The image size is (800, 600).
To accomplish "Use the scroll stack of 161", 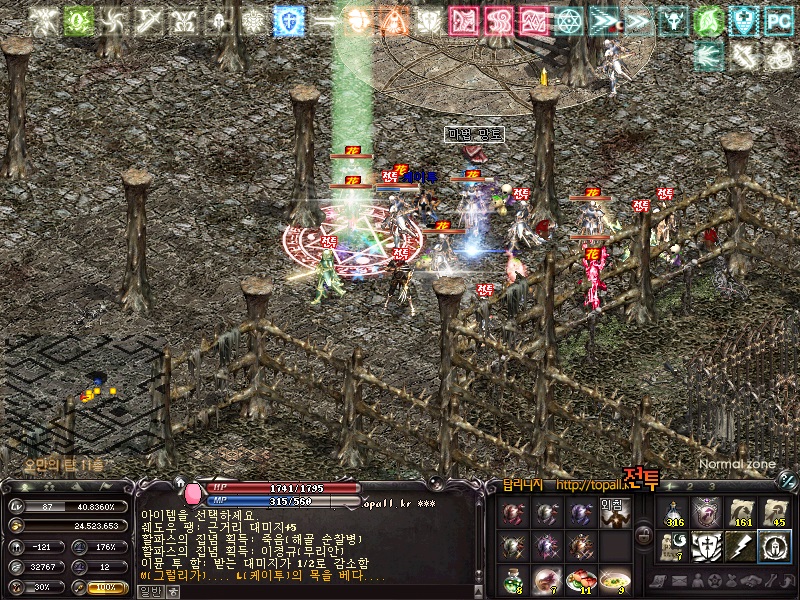I will point(741,512).
